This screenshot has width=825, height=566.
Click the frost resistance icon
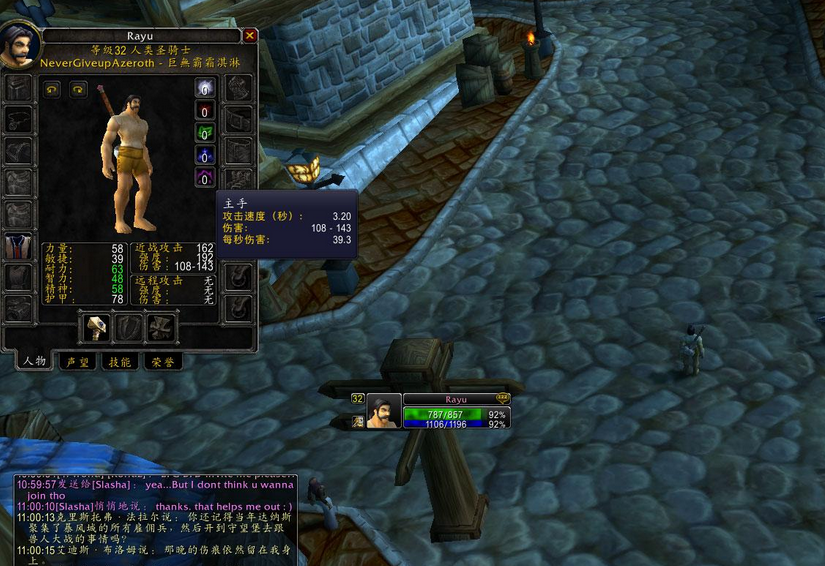pos(204,155)
